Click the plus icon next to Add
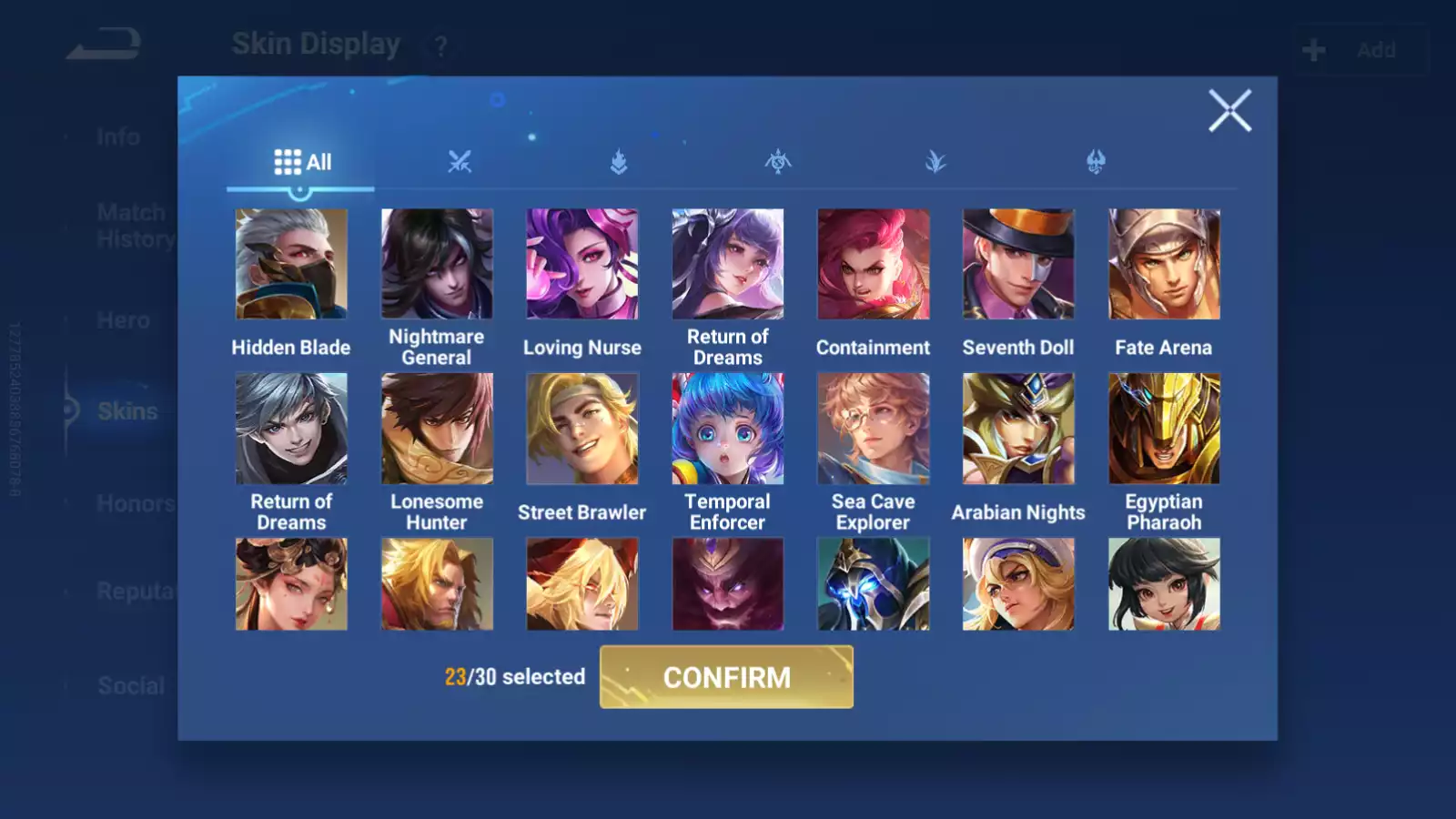1456x819 pixels. click(x=1311, y=49)
